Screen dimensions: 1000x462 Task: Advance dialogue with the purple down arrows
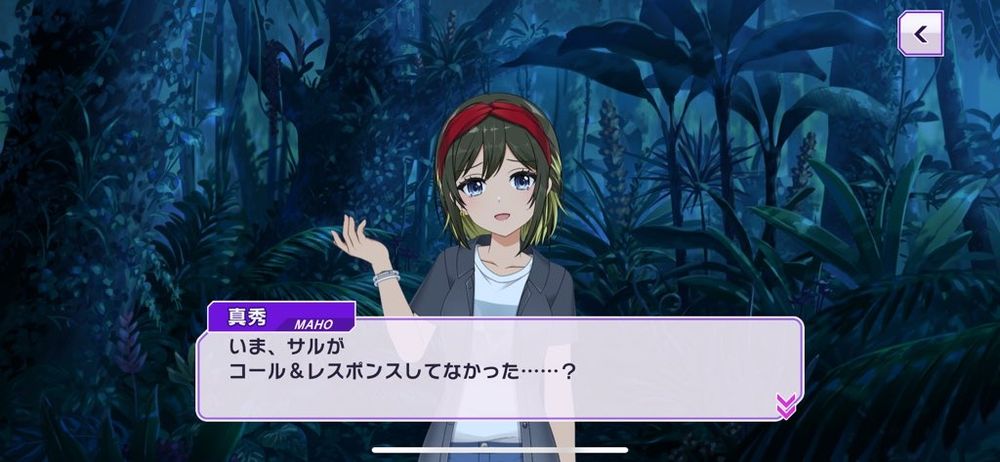(x=786, y=404)
